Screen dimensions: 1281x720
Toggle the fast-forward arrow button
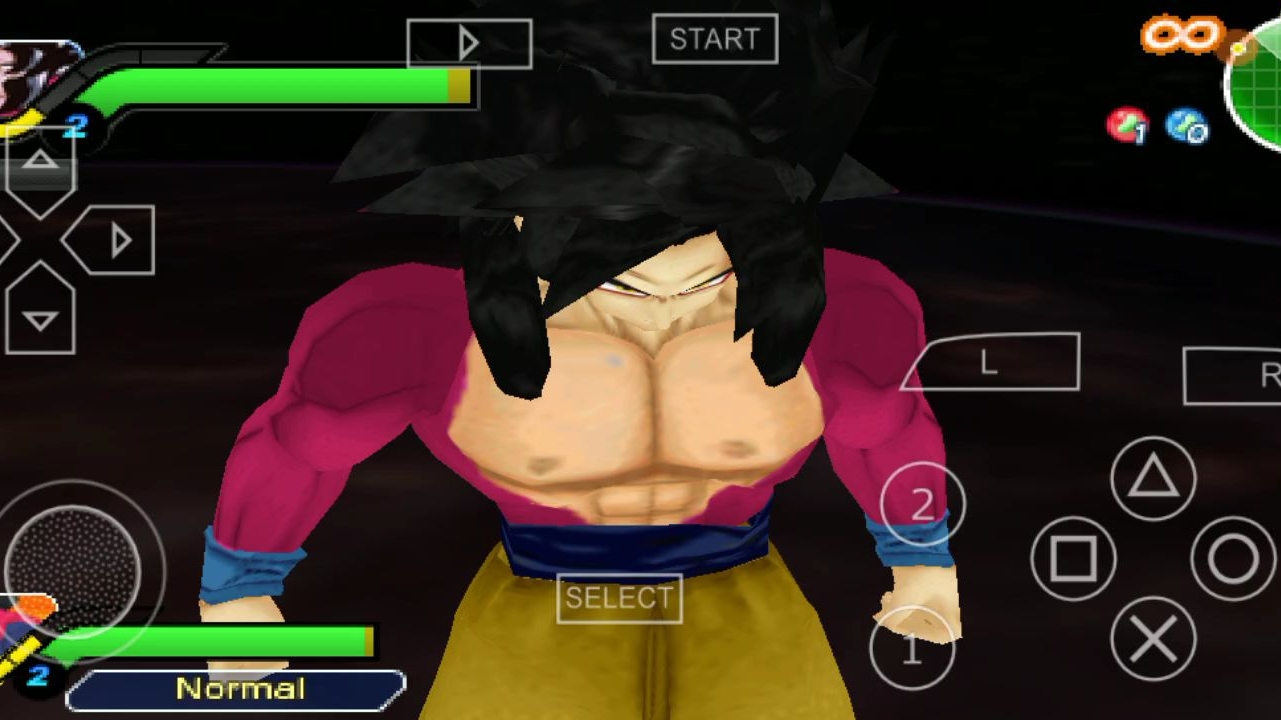pos(468,44)
